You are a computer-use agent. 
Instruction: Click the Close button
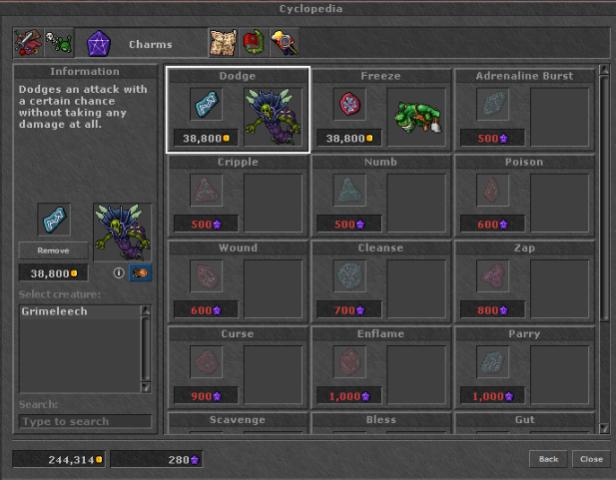click(590, 459)
